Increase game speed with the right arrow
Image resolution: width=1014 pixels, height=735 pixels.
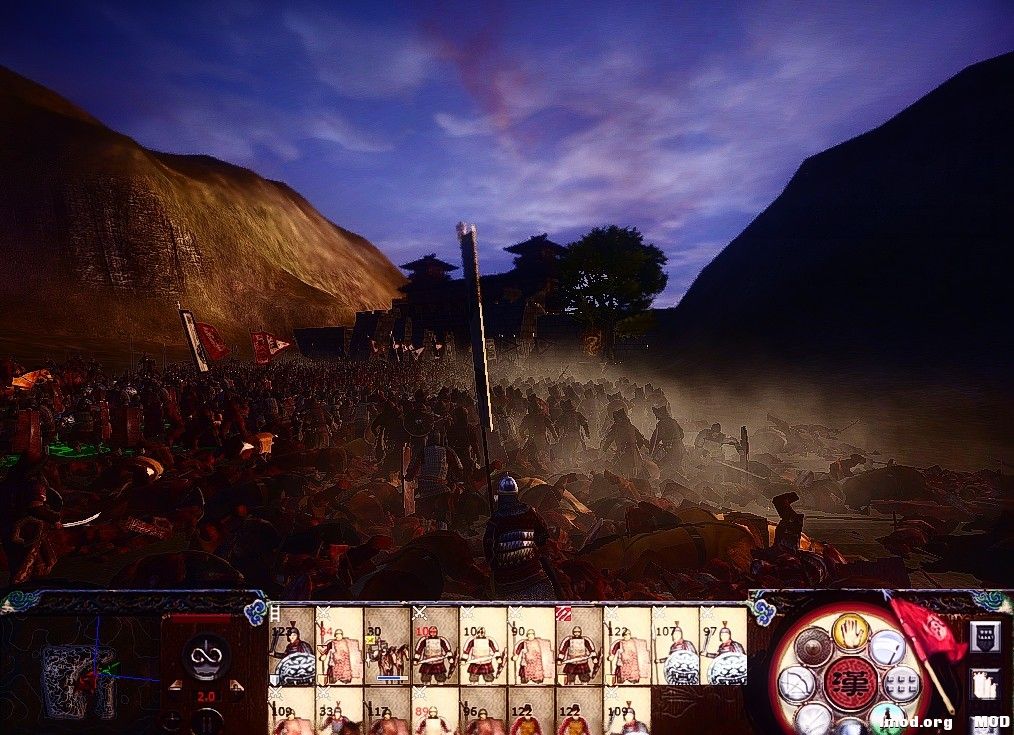click(236, 686)
